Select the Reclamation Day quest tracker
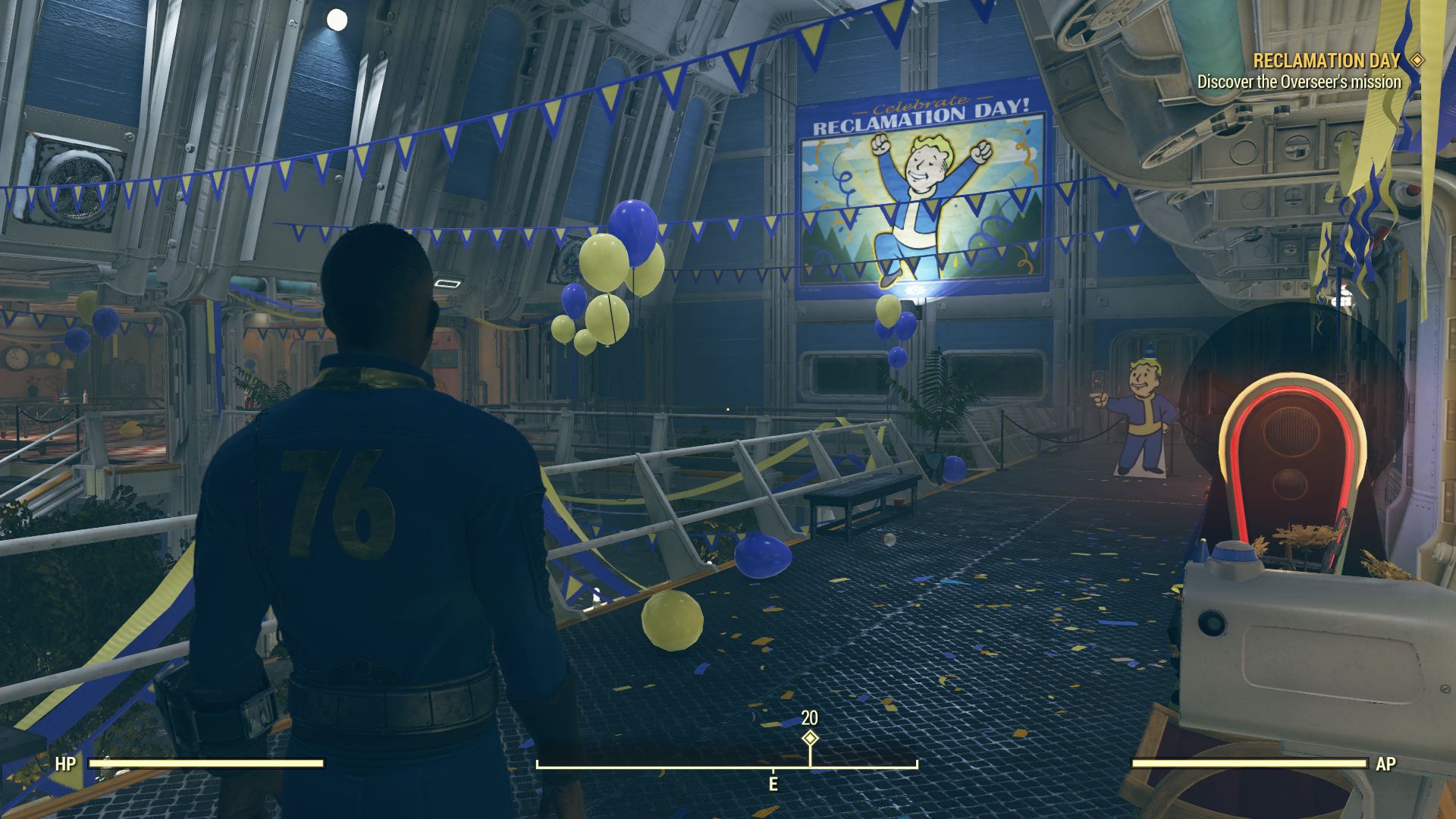The height and width of the screenshot is (819, 1456). pos(1326,61)
